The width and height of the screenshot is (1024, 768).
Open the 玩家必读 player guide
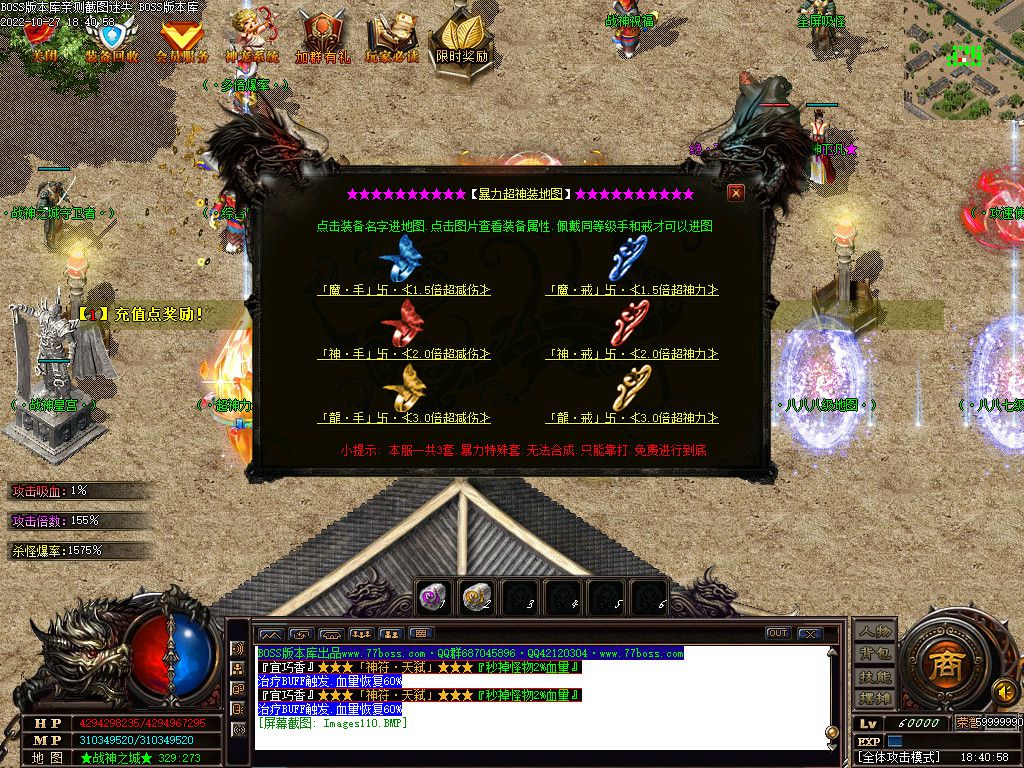391,40
